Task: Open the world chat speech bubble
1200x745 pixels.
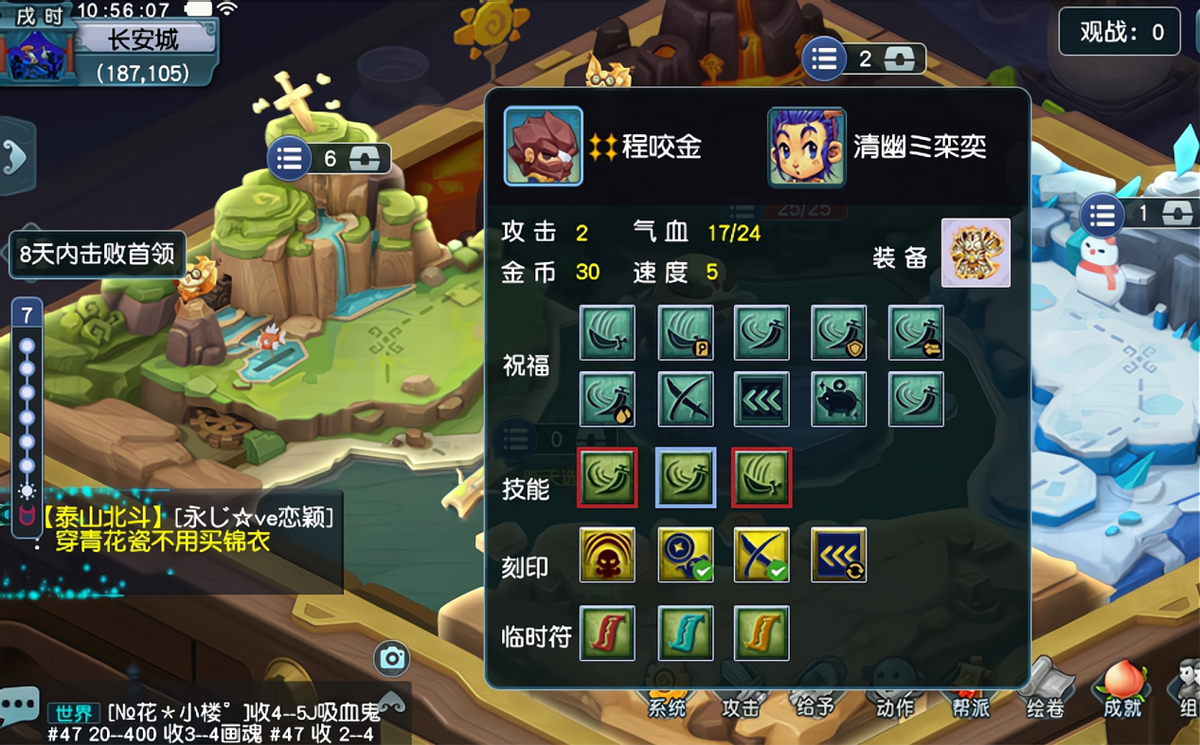Action: tap(20, 705)
